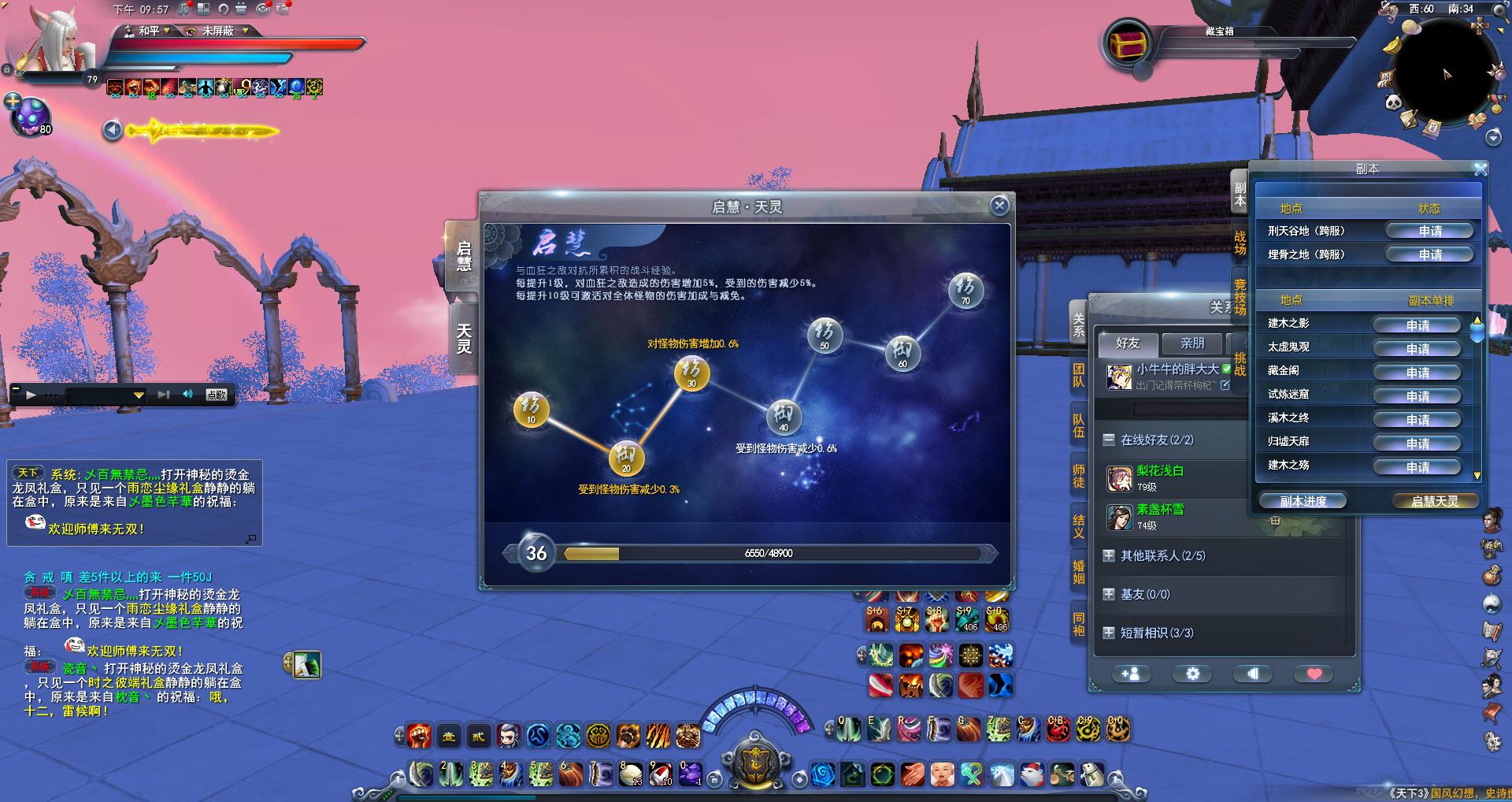The image size is (1512, 802).
Task: Open 副本进度 dungeon progress
Action: [x=1303, y=501]
